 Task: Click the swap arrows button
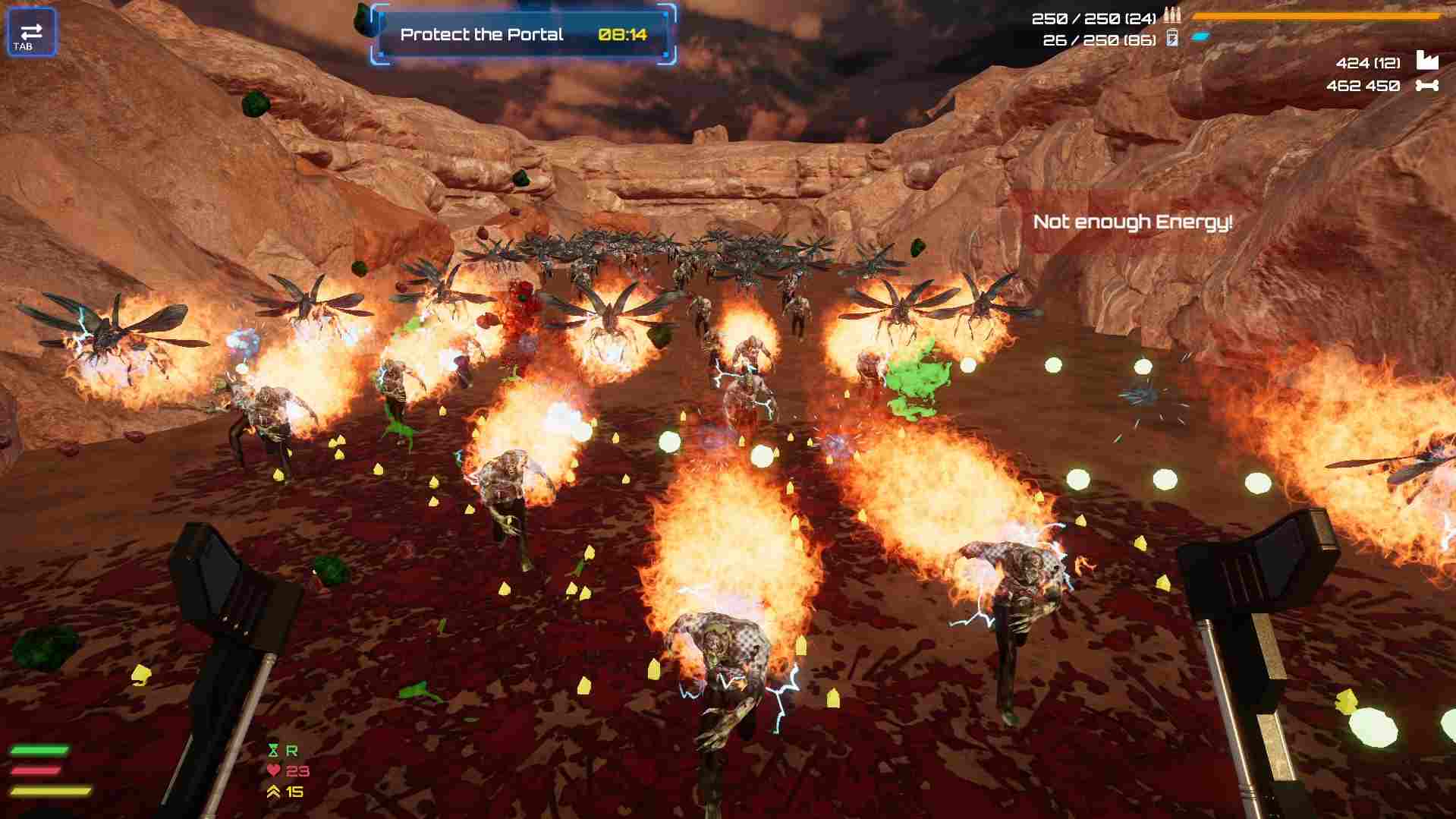[31, 33]
